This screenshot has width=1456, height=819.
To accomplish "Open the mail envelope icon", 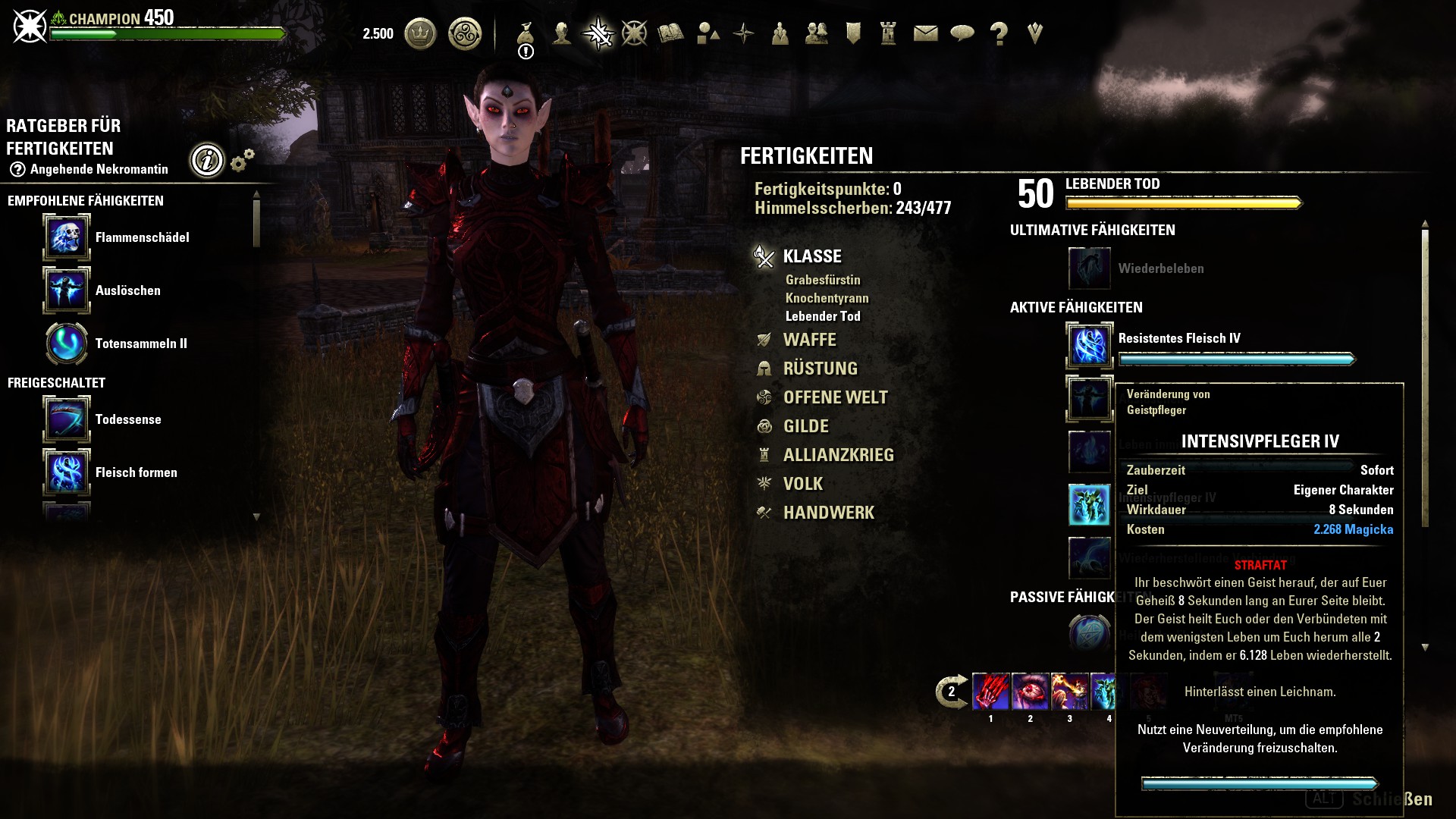I will point(925,33).
